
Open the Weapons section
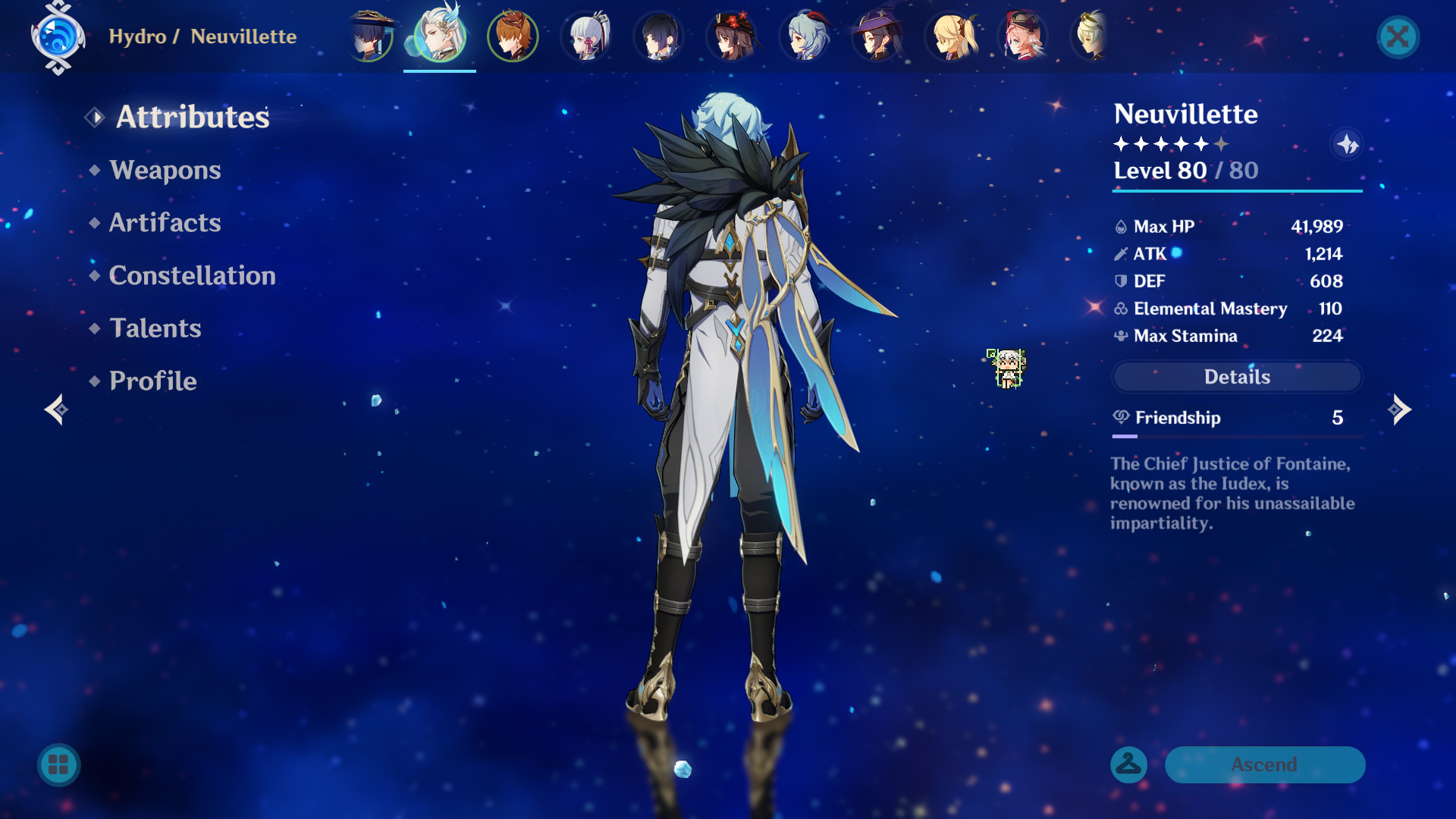point(164,170)
